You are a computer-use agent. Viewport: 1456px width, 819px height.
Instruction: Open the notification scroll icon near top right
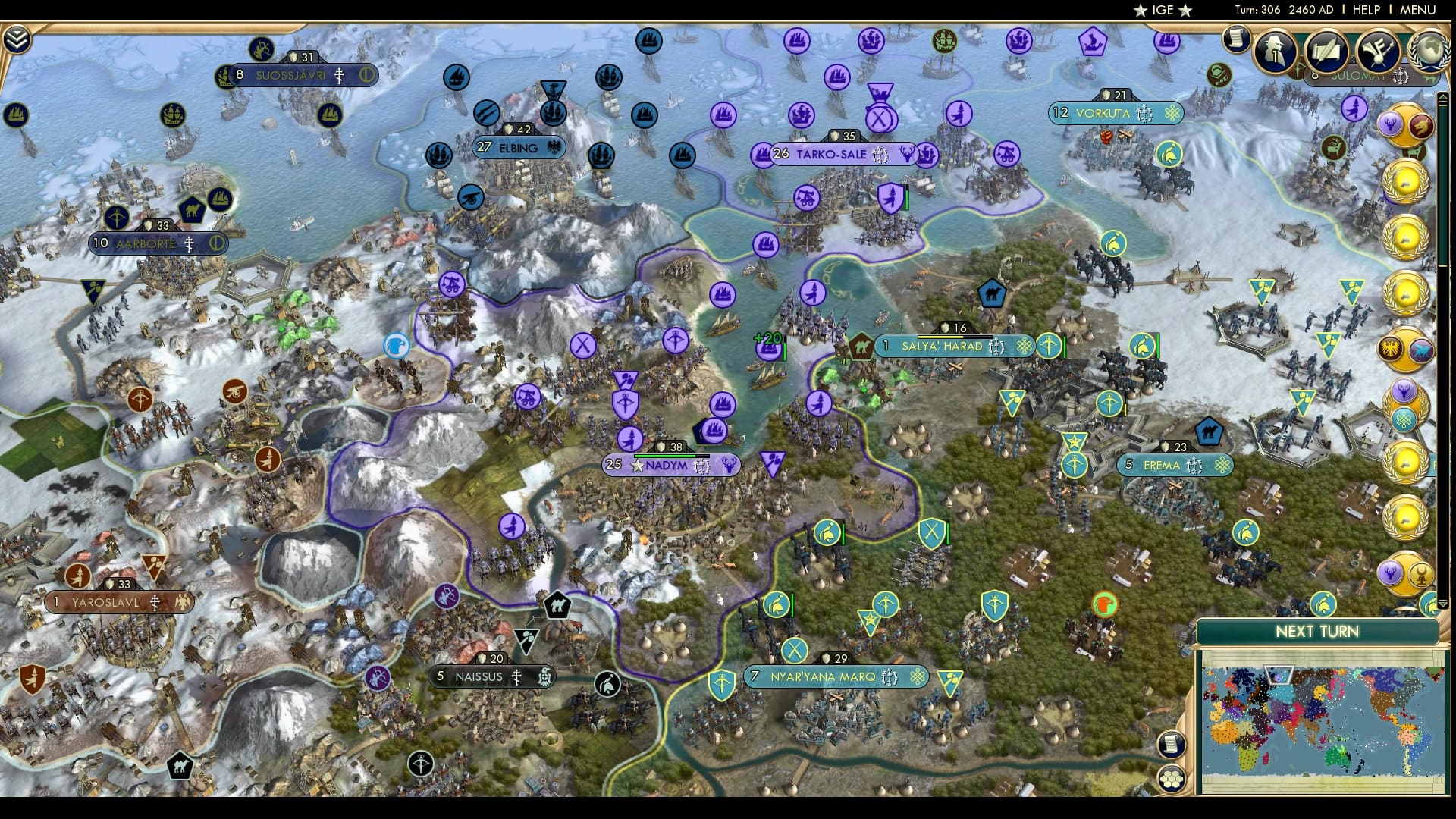pyautogui.click(x=1236, y=39)
